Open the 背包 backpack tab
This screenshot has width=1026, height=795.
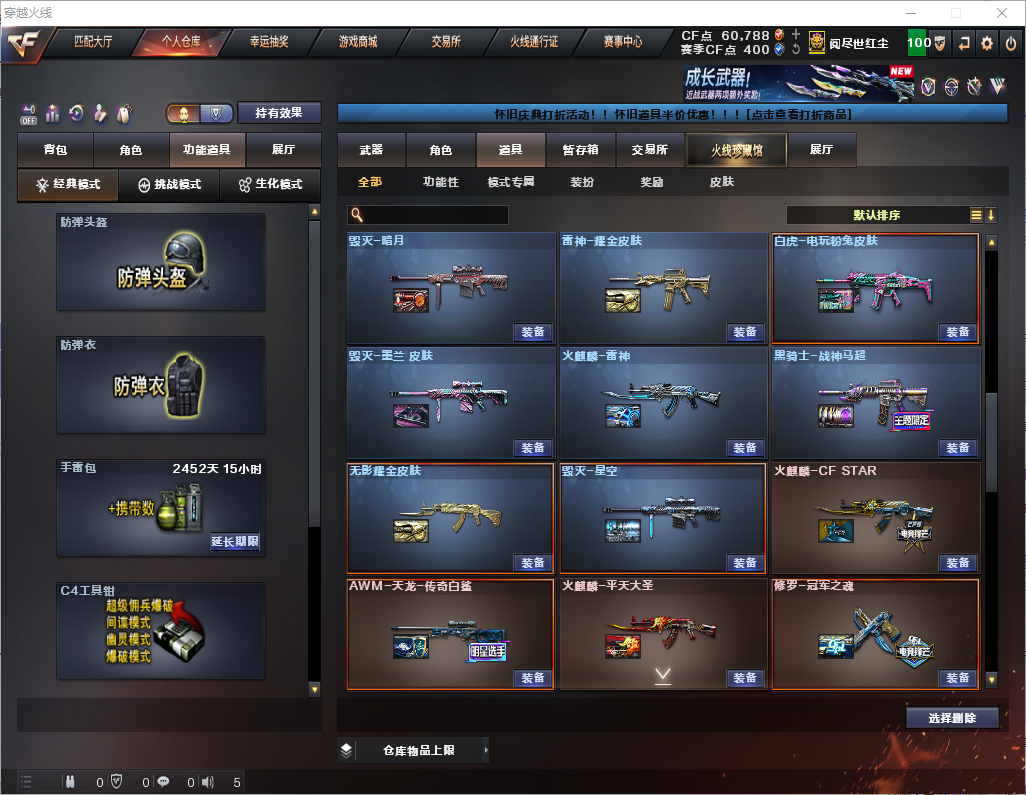point(55,150)
